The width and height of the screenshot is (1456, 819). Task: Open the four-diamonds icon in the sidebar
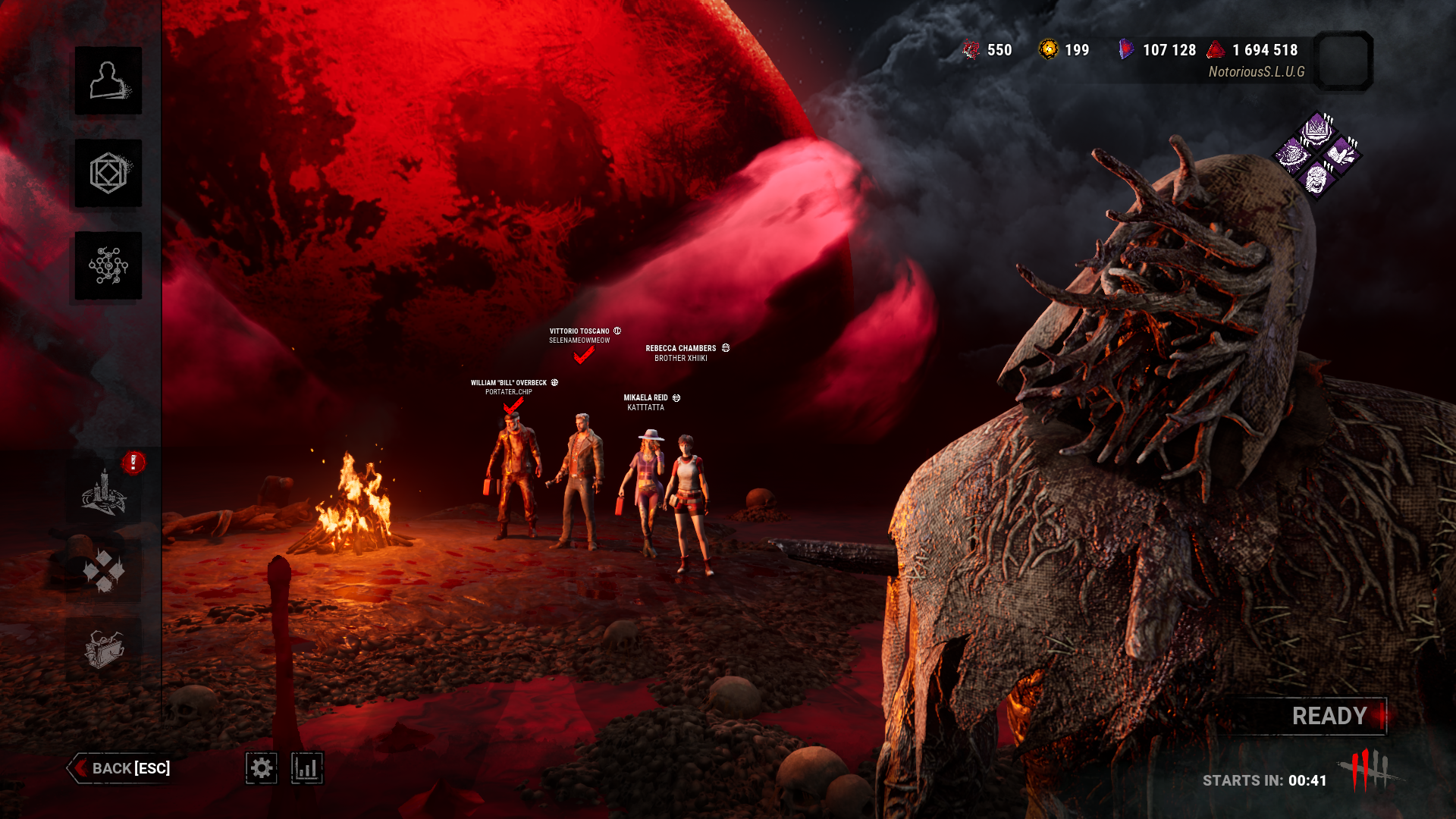pos(104,570)
